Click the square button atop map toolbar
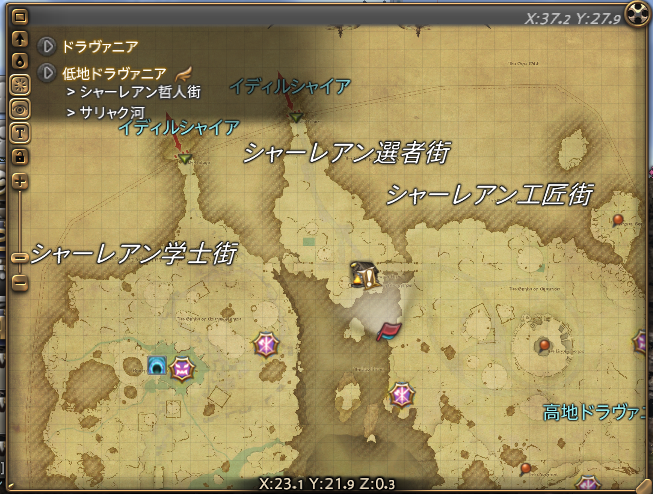 coord(19,17)
